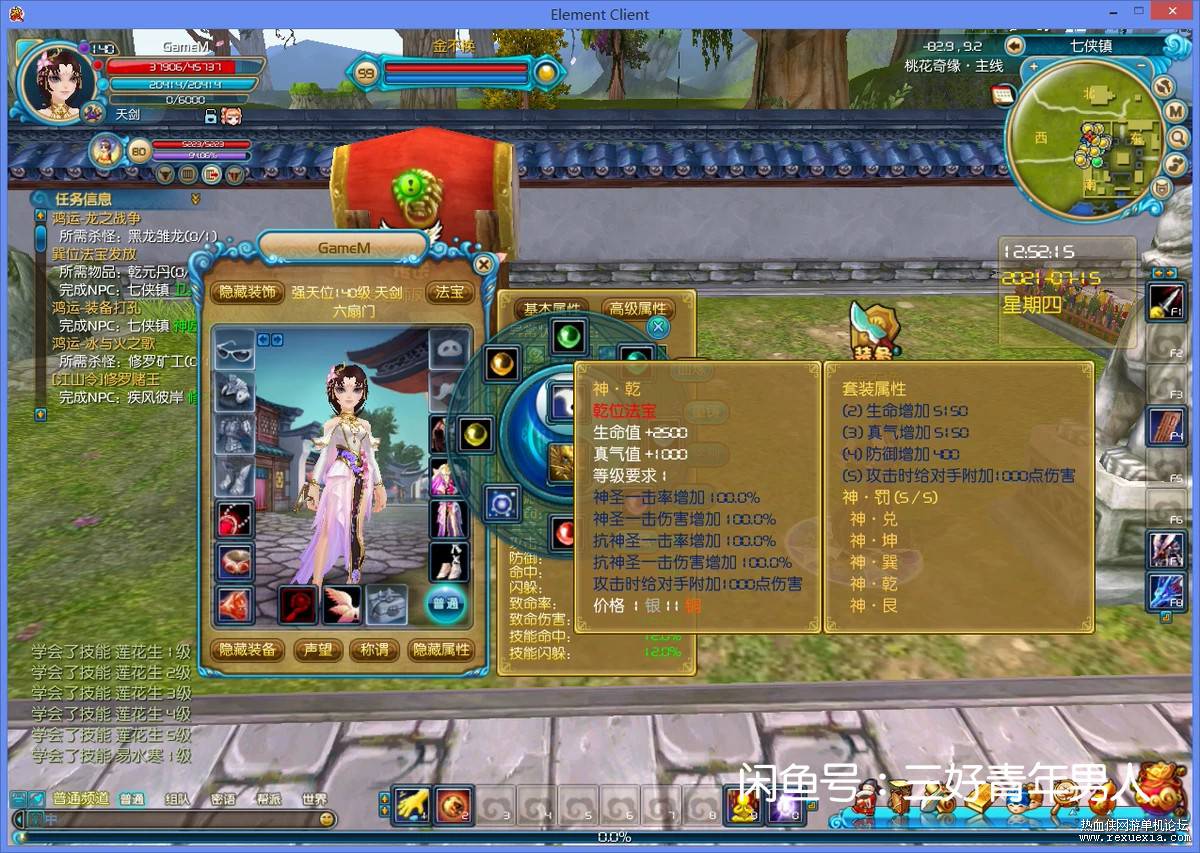Use the yellow hand skill in hotbar
The image size is (1200, 853).
pyautogui.click(x=410, y=804)
